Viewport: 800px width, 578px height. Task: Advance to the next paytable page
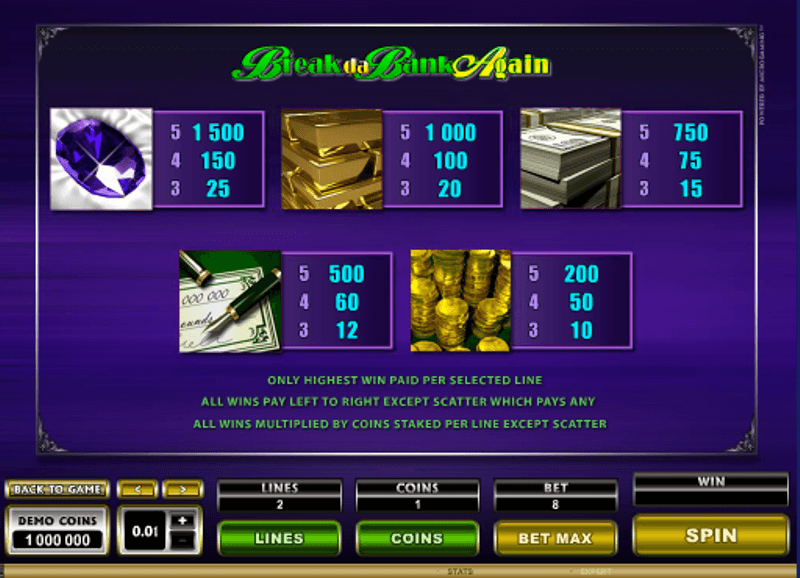click(x=182, y=489)
